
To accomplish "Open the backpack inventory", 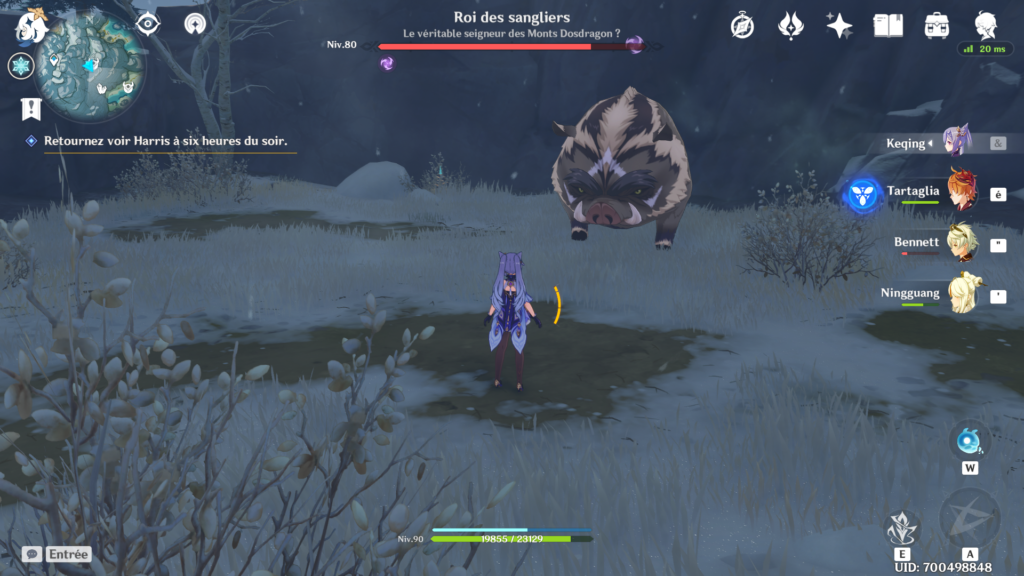I will (x=937, y=26).
